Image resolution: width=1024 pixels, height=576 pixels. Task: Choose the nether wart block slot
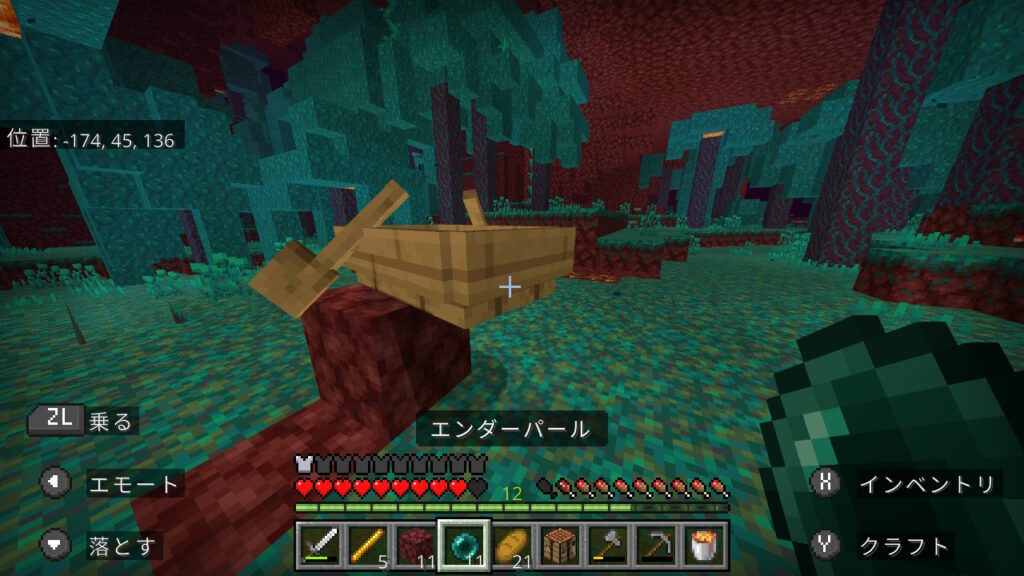(x=413, y=546)
